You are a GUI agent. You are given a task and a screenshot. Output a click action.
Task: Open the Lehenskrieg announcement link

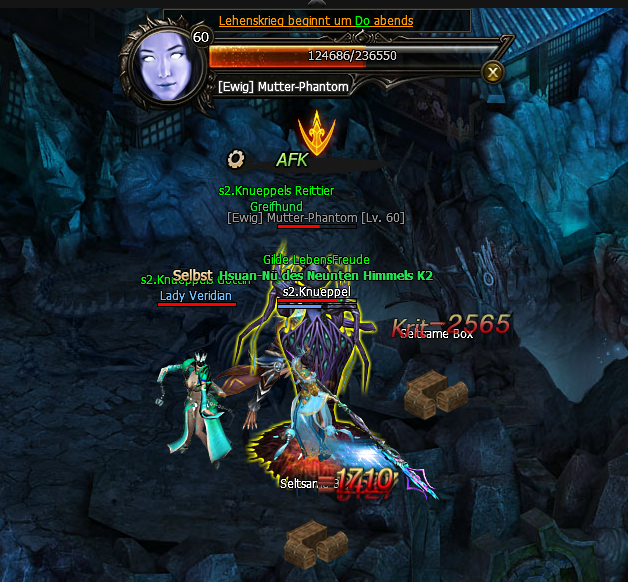point(315,21)
